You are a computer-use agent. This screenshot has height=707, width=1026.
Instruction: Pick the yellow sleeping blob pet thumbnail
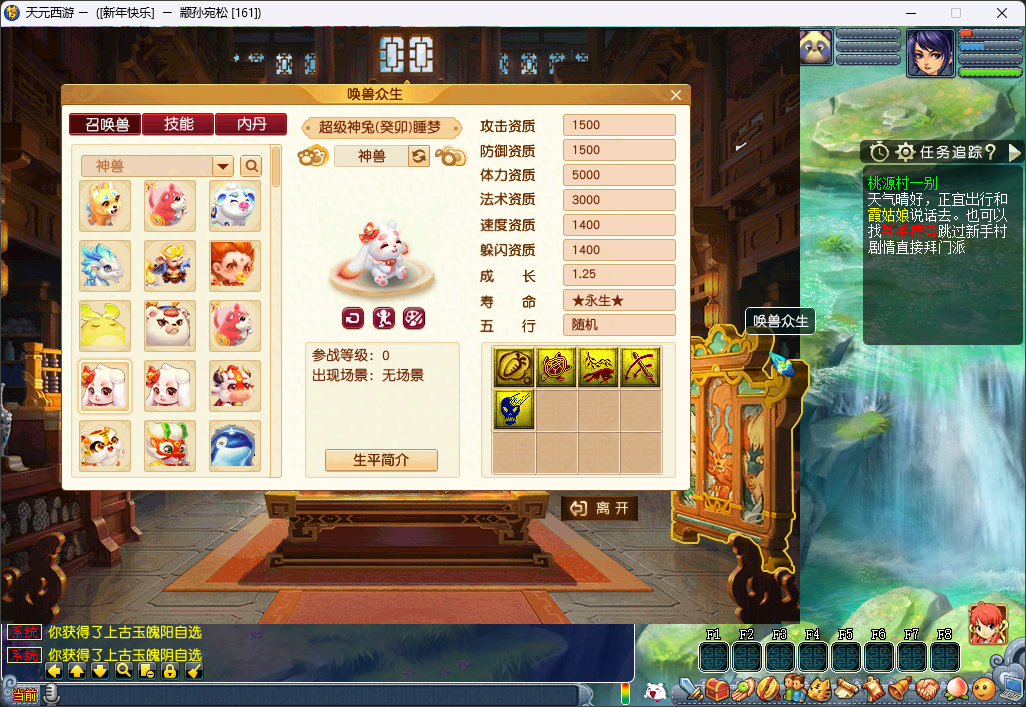click(105, 325)
